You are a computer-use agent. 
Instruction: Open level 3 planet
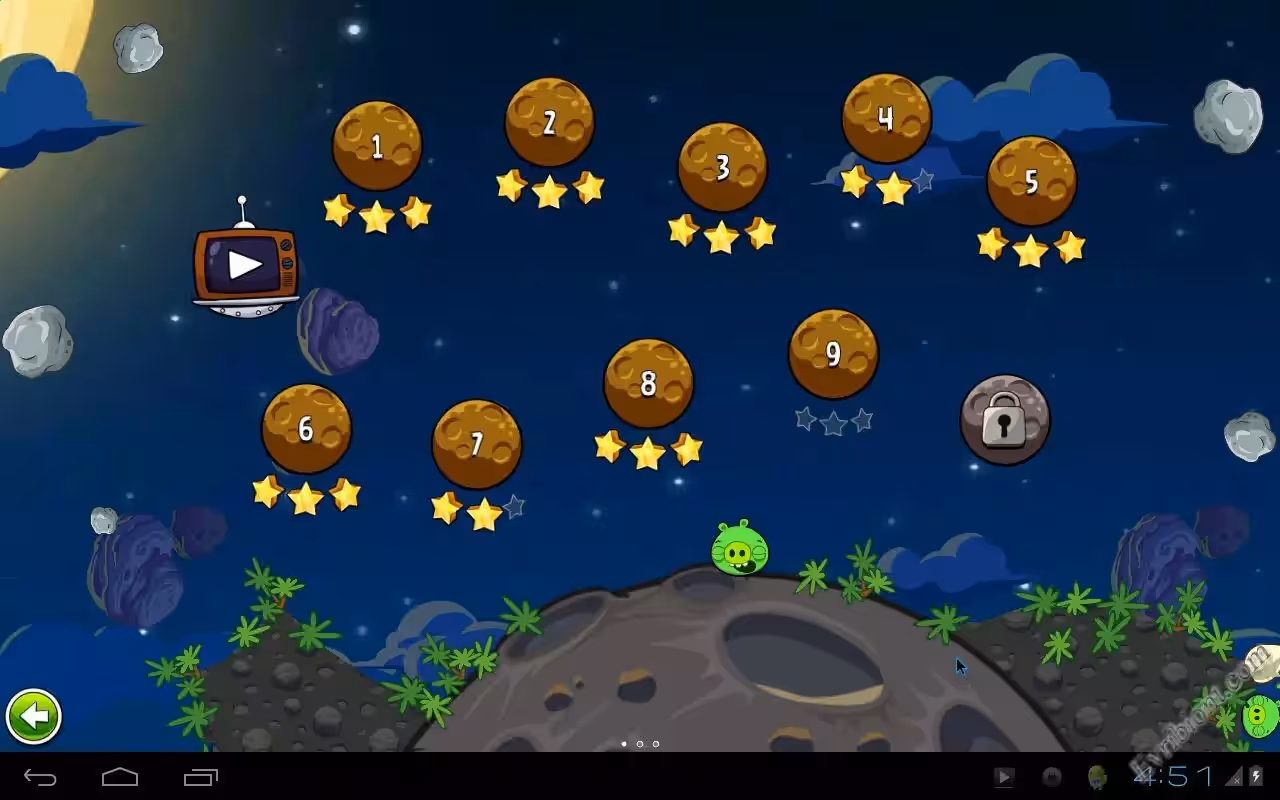point(722,167)
